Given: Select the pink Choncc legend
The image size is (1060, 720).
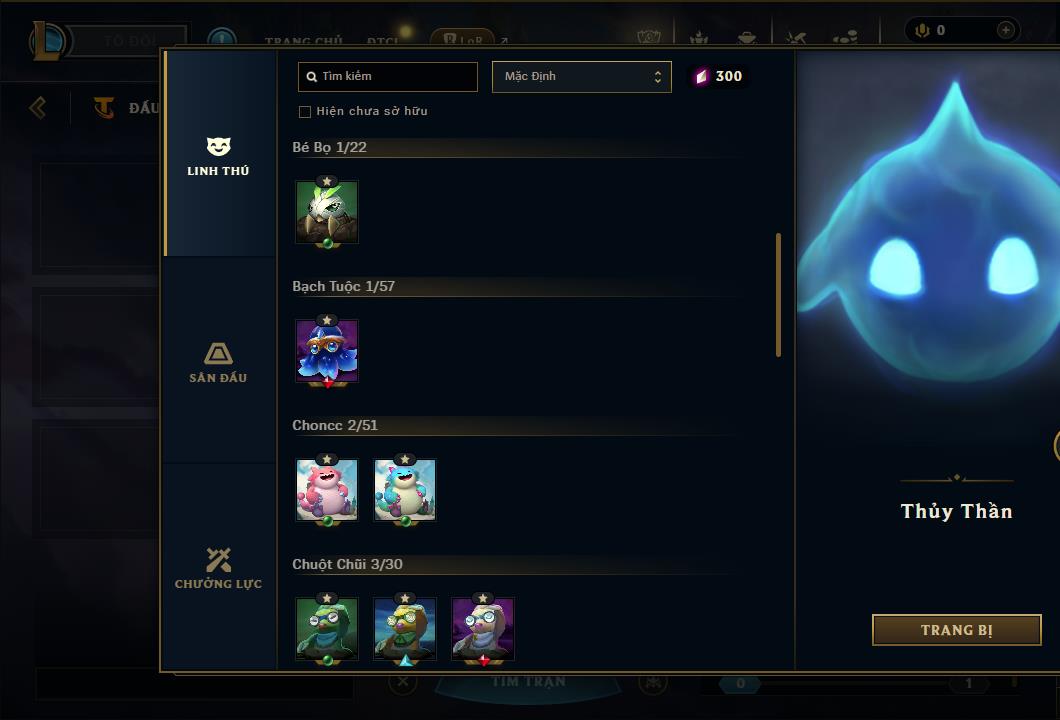Looking at the screenshot, I should pos(327,490).
